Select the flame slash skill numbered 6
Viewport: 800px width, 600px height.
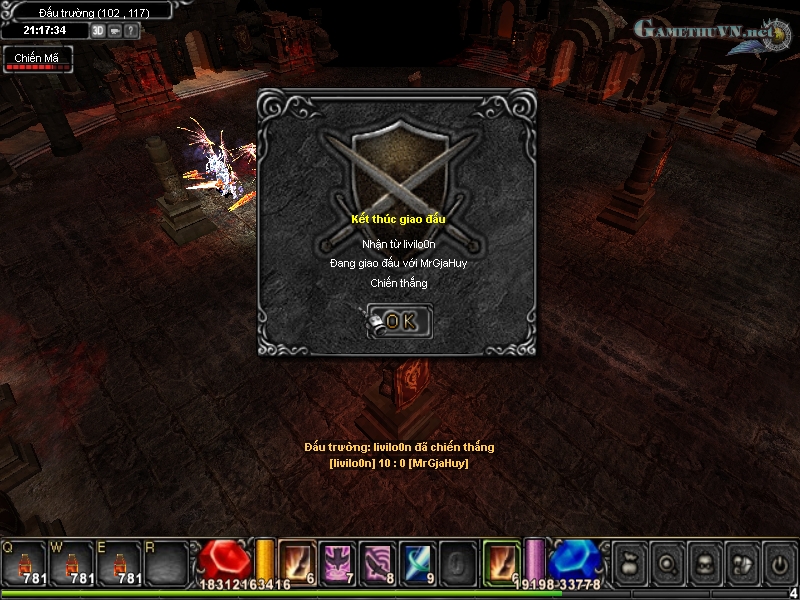[x=297, y=561]
